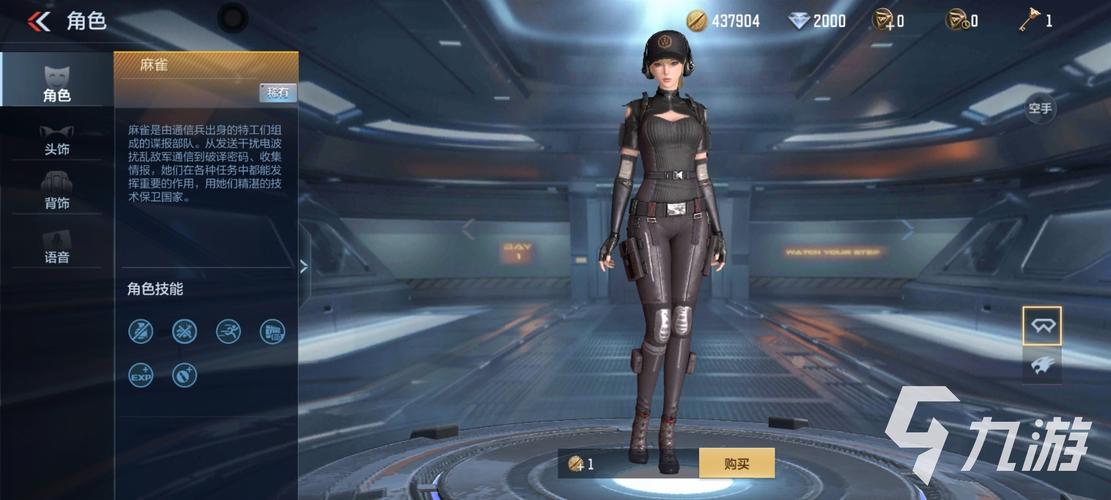This screenshot has width=1111, height=500.
Task: View the running figure sprint skill
Action: tap(228, 331)
